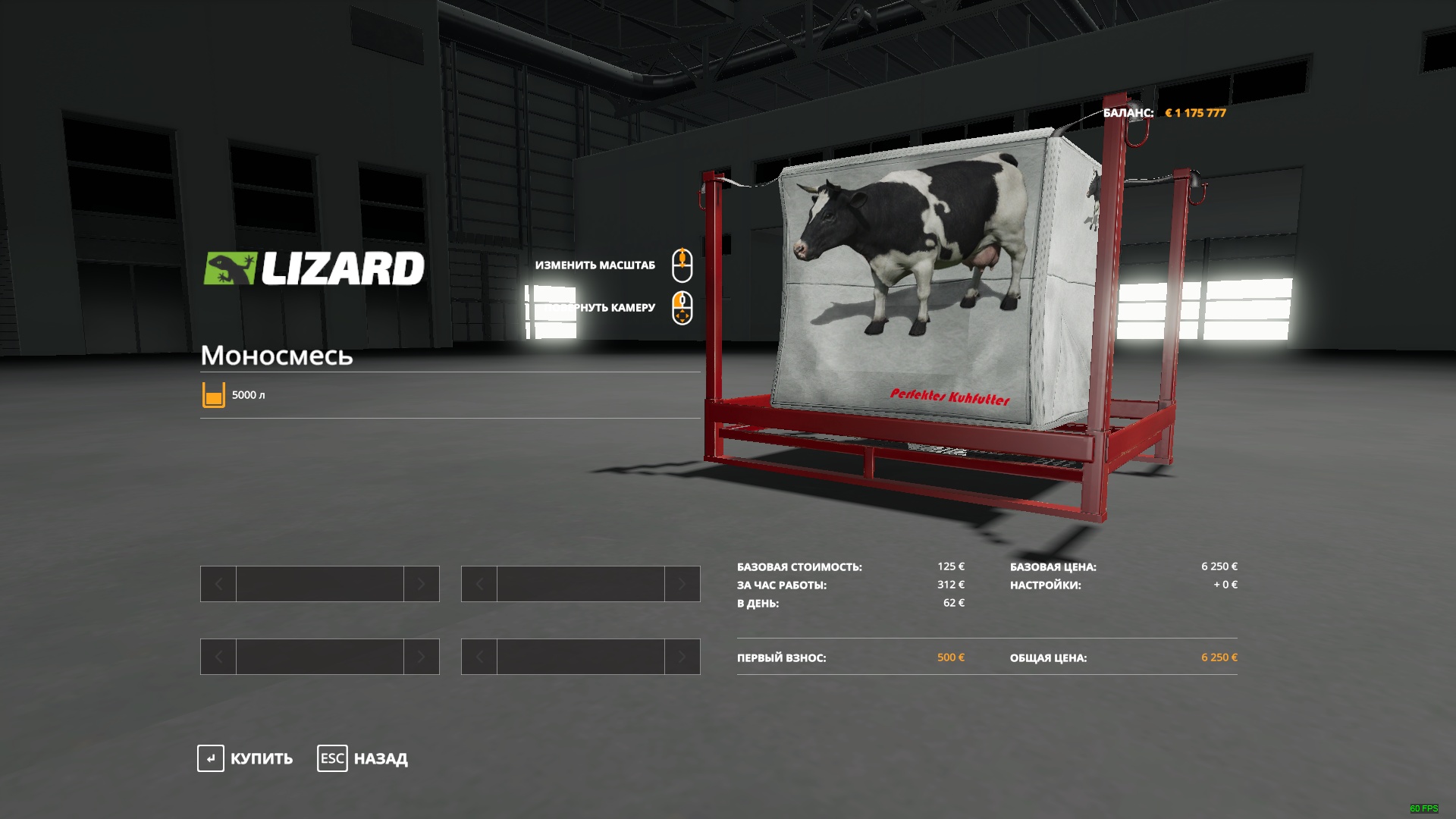
Task: Go back using the НАЗАД button
Action: tap(363, 758)
